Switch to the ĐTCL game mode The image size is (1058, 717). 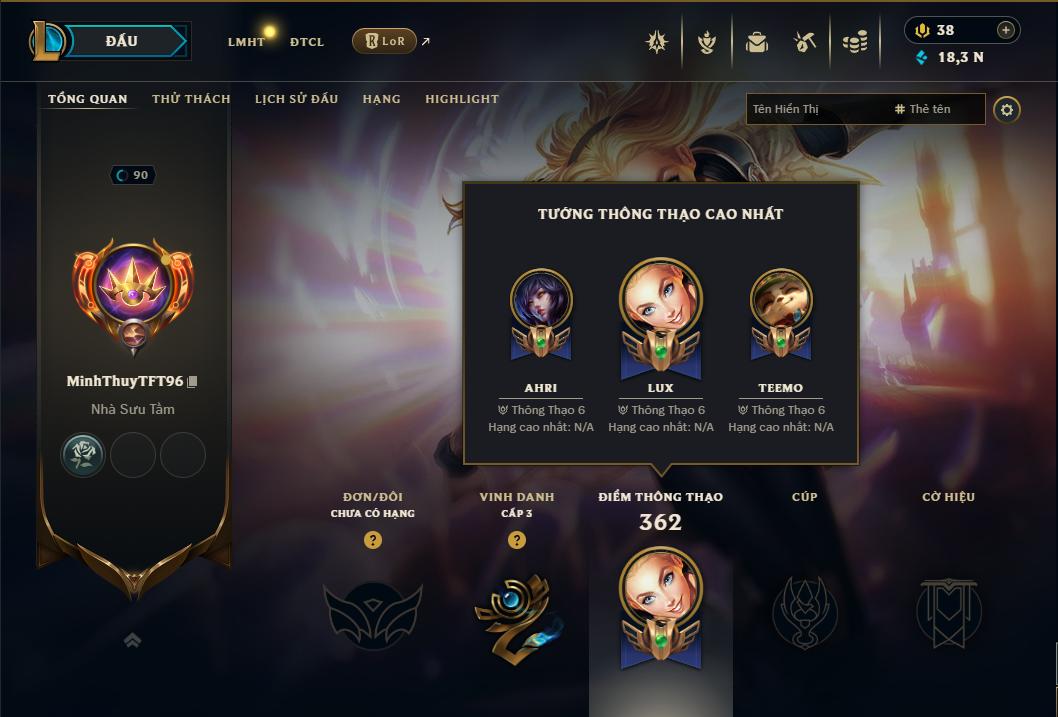pos(307,42)
